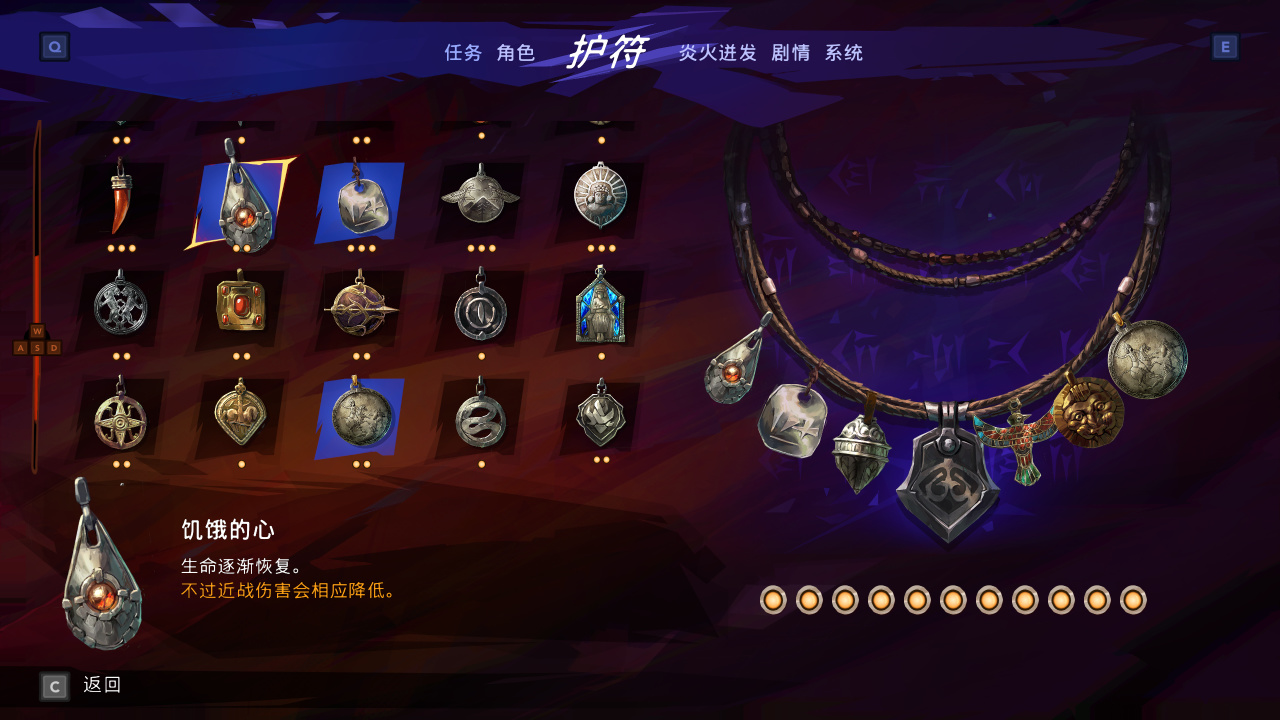This screenshot has width=1280, height=720.
Task: Select the winged helmet amulet
Action: [x=480, y=197]
